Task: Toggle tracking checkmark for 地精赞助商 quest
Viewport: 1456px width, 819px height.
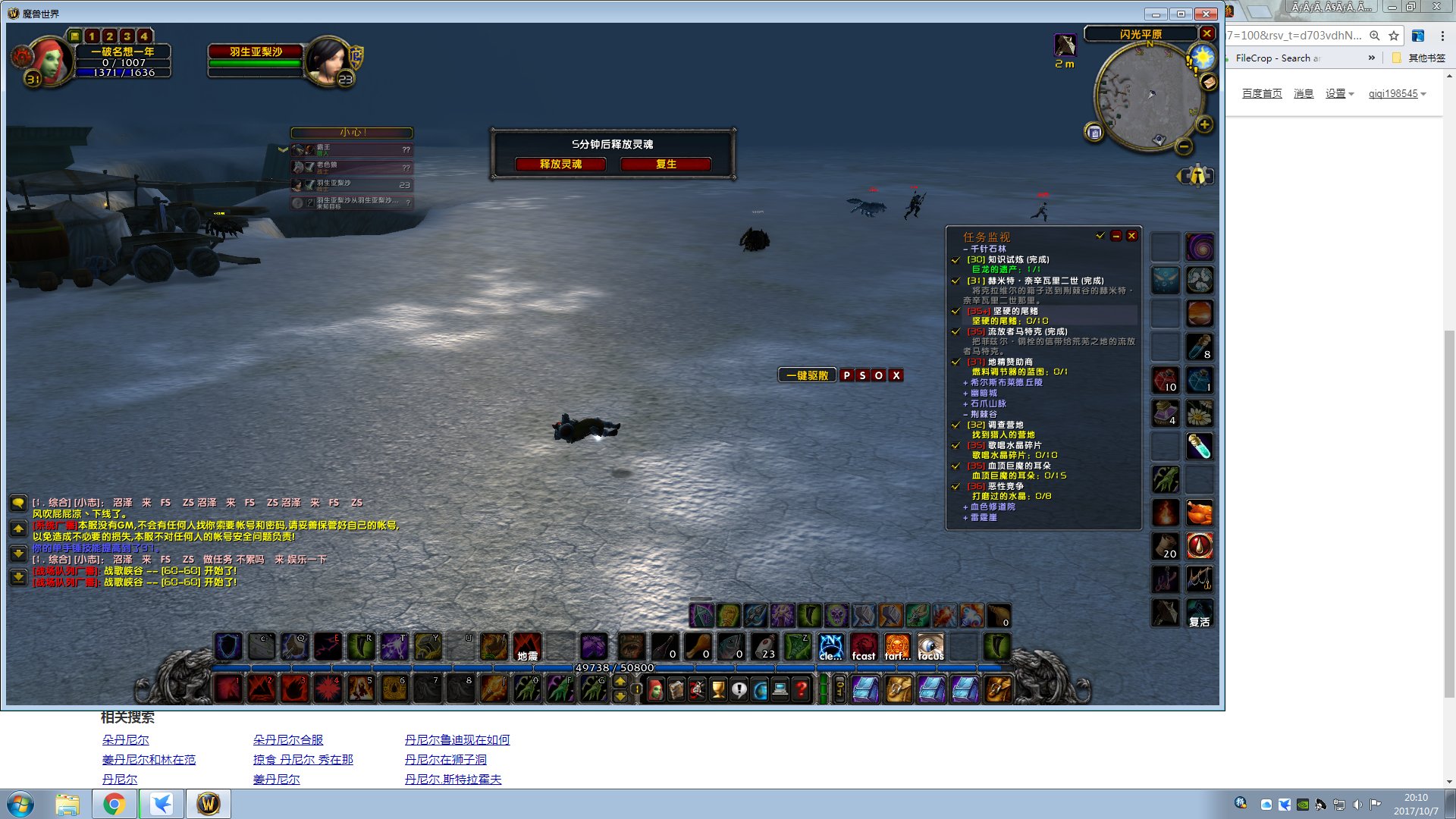Action: point(955,362)
